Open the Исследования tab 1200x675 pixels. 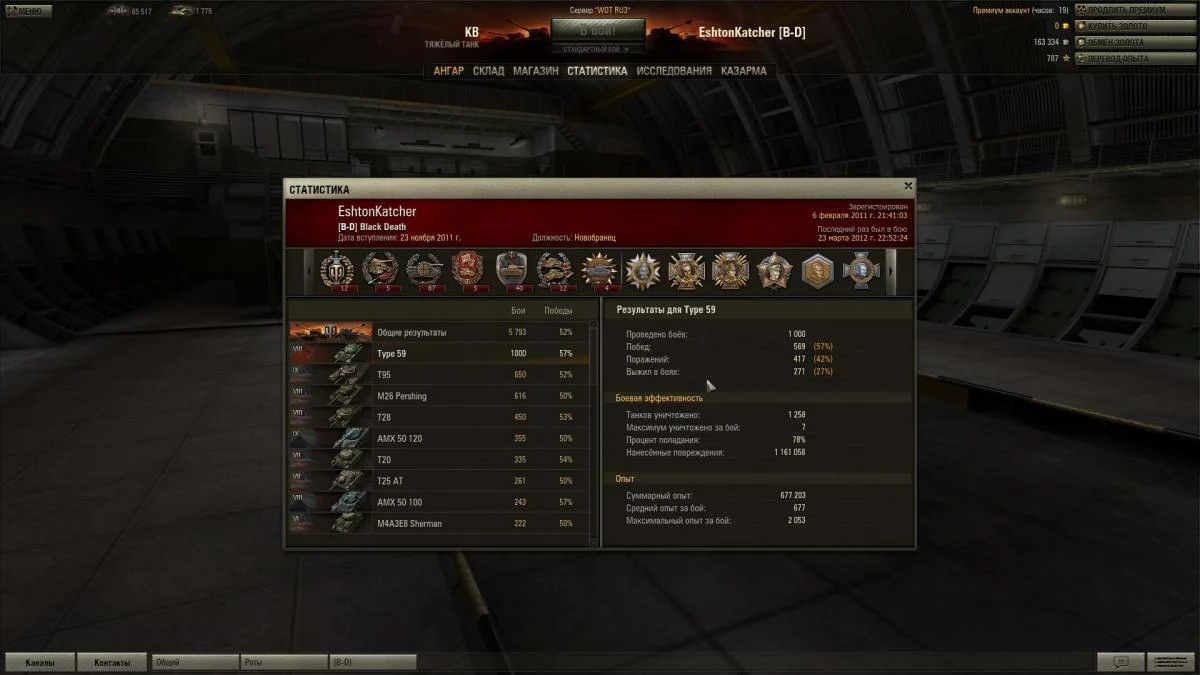click(674, 71)
